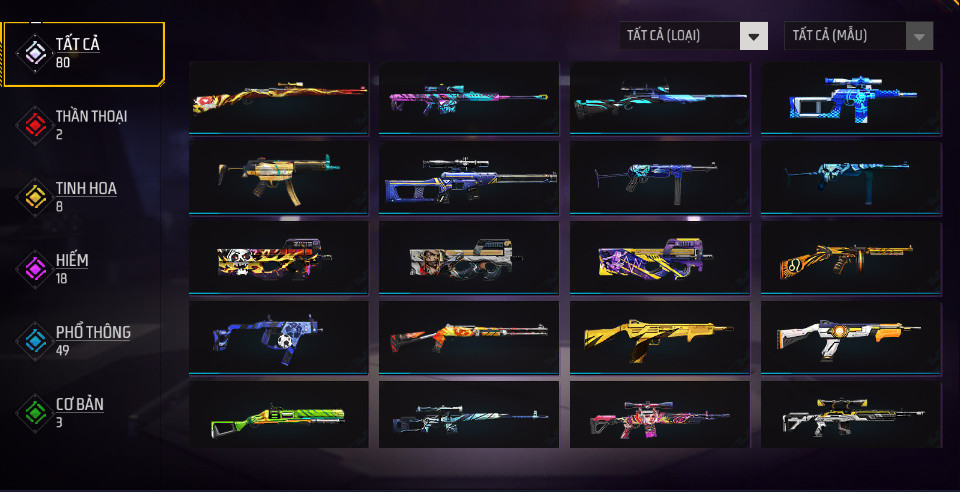960x492 pixels.
Task: Pick the blue checkered scoped rifle skin
Action: point(851,96)
